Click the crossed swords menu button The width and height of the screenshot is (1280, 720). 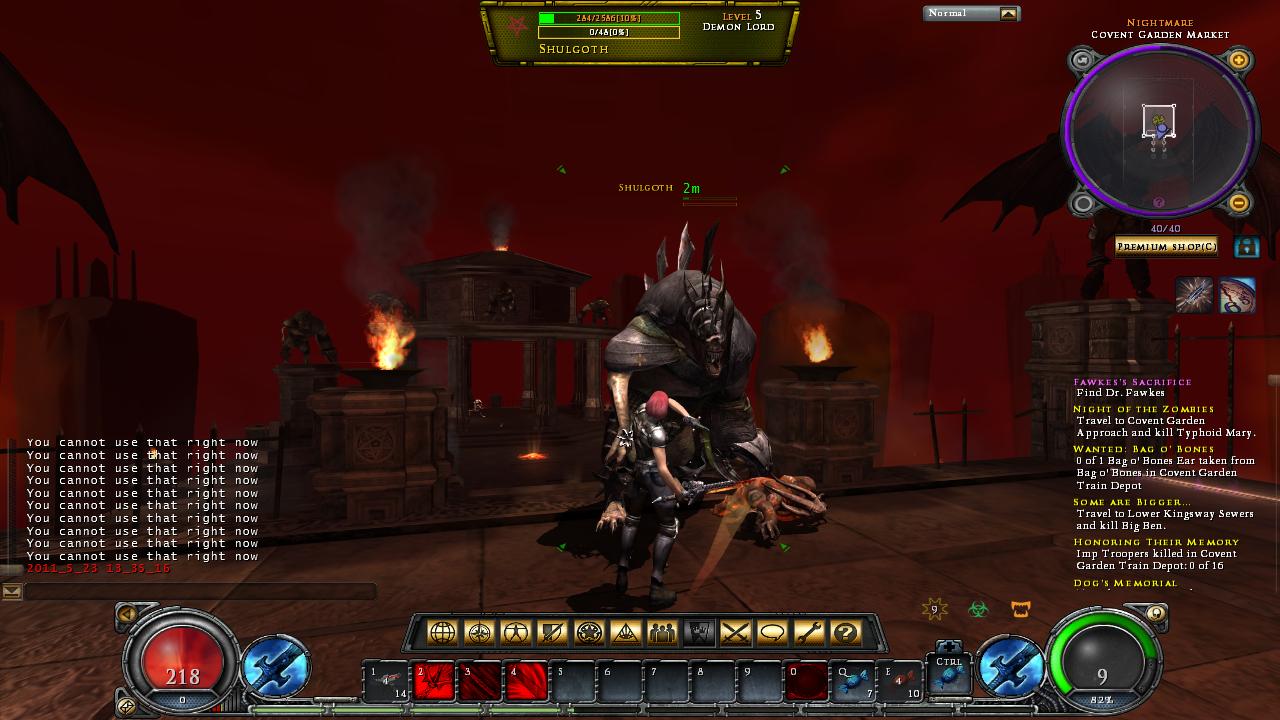tap(735, 632)
